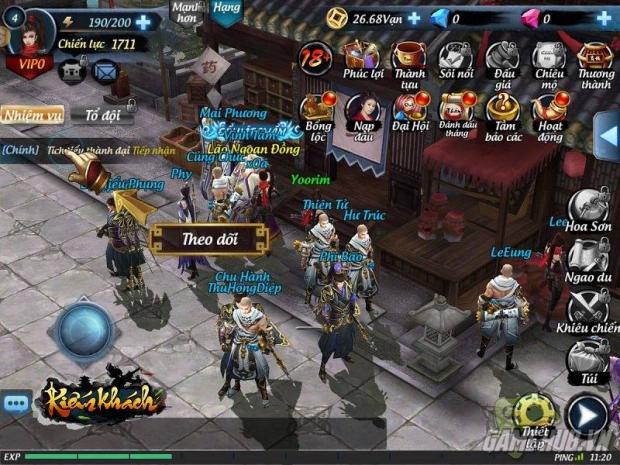This screenshot has height=465, width=620.
Task: Open the Tàm bảo các treasure icon
Action: [503, 113]
